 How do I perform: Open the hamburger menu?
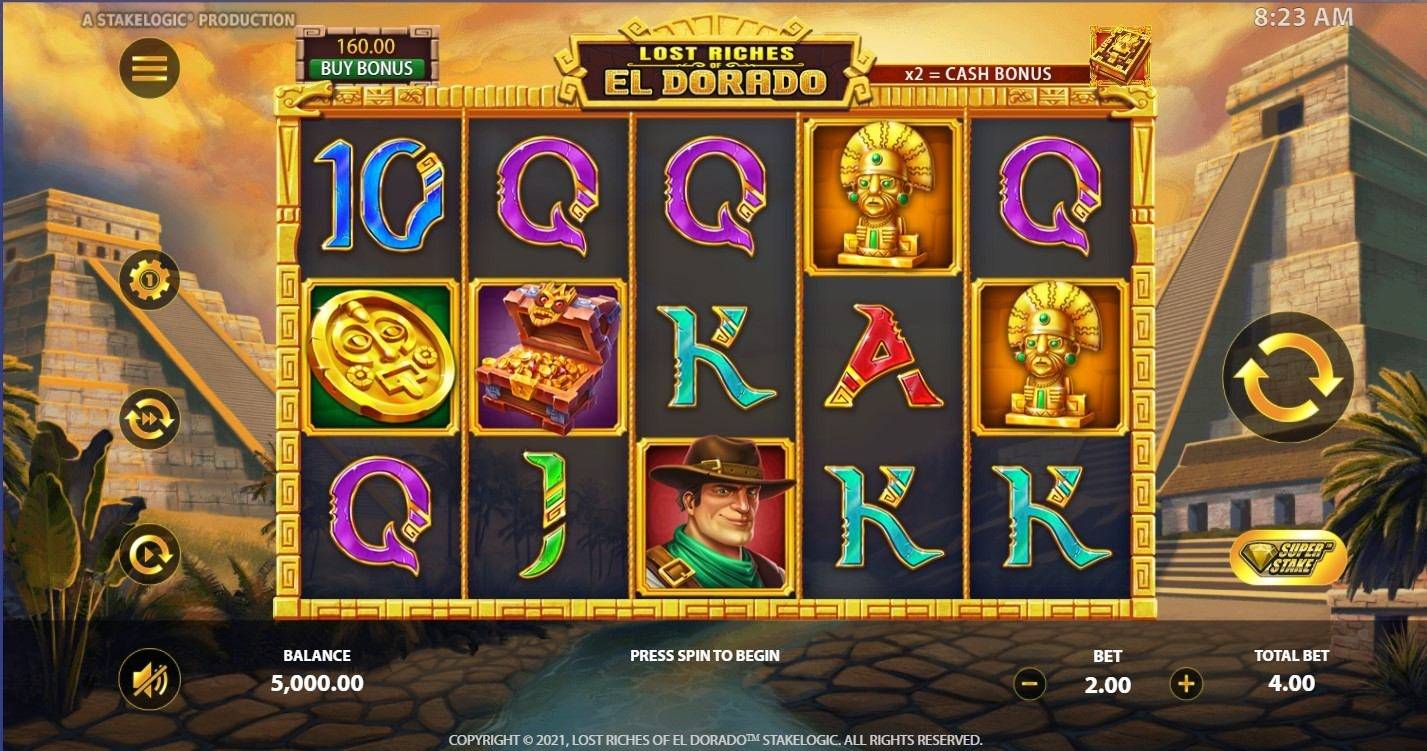(148, 68)
